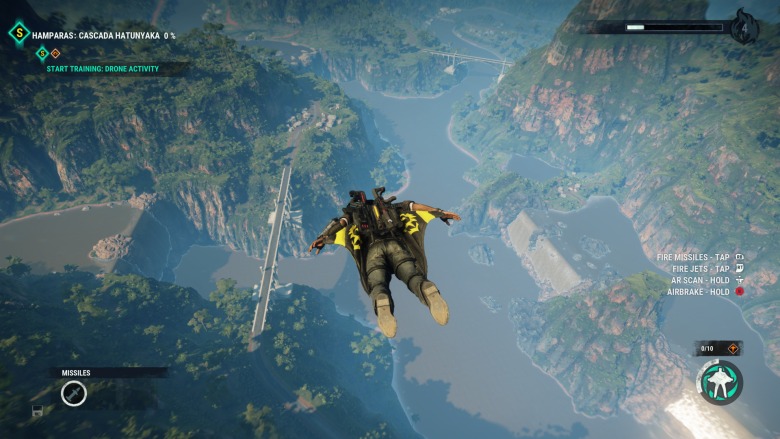Click the save disk icon

click(x=37, y=410)
